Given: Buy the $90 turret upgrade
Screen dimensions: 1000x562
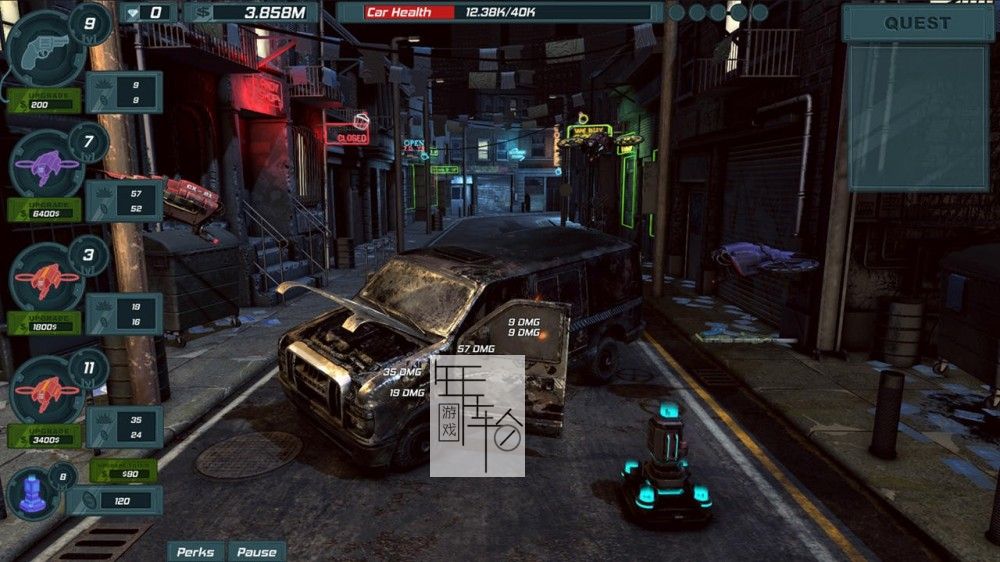Looking at the screenshot, I should [123, 471].
